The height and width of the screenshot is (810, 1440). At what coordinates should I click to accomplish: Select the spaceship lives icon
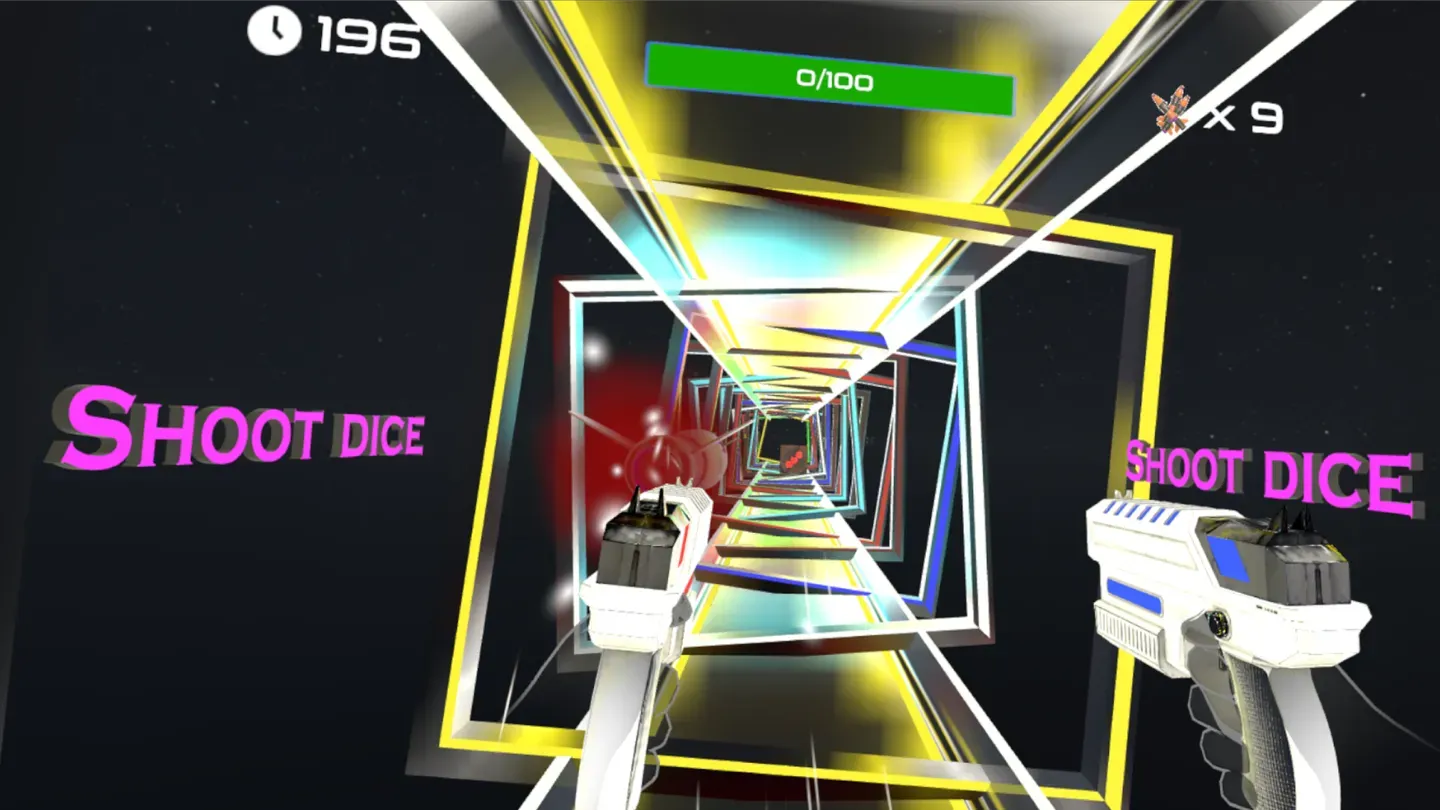(1168, 113)
